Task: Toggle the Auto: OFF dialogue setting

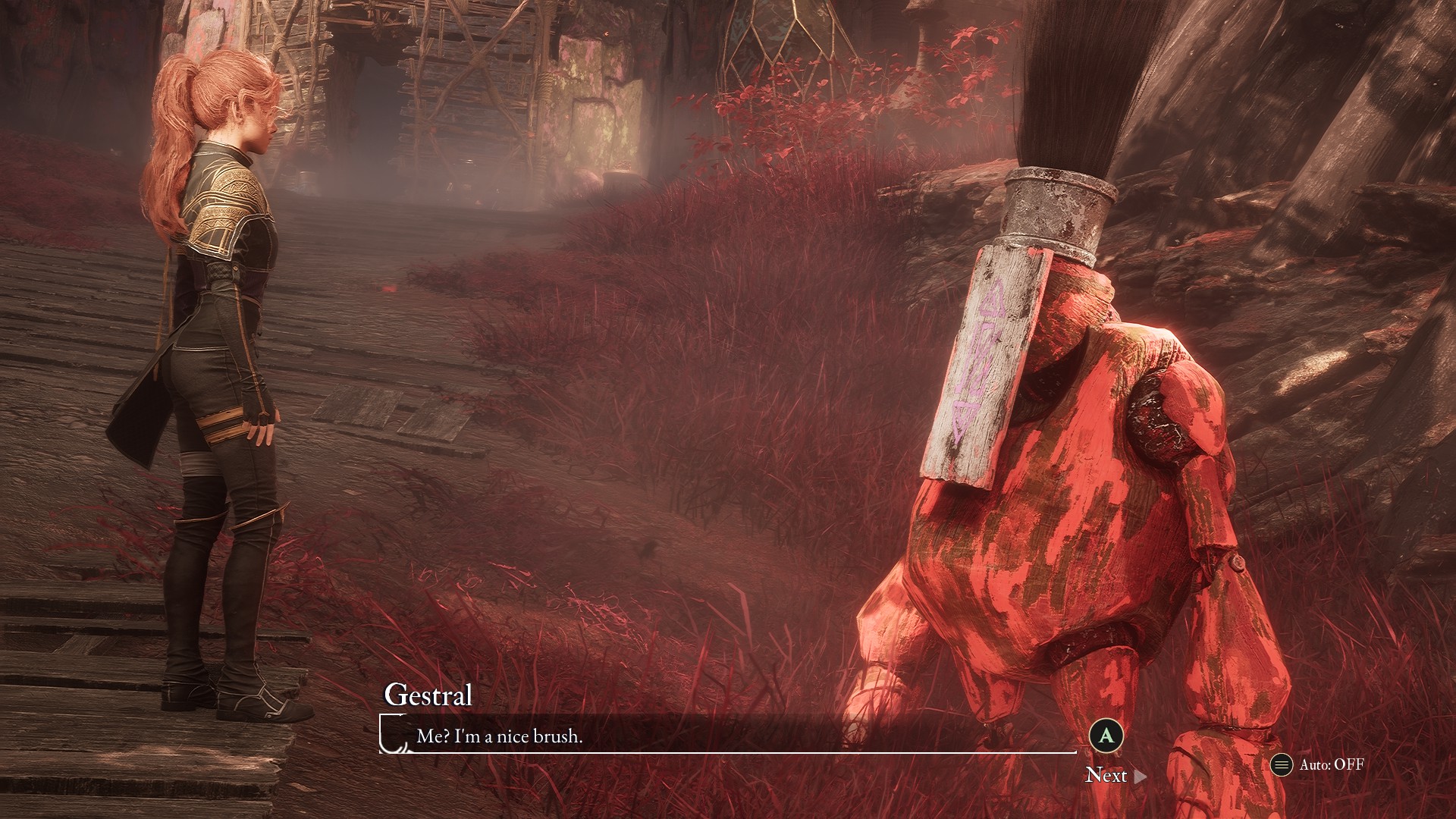Action: 1317,764
